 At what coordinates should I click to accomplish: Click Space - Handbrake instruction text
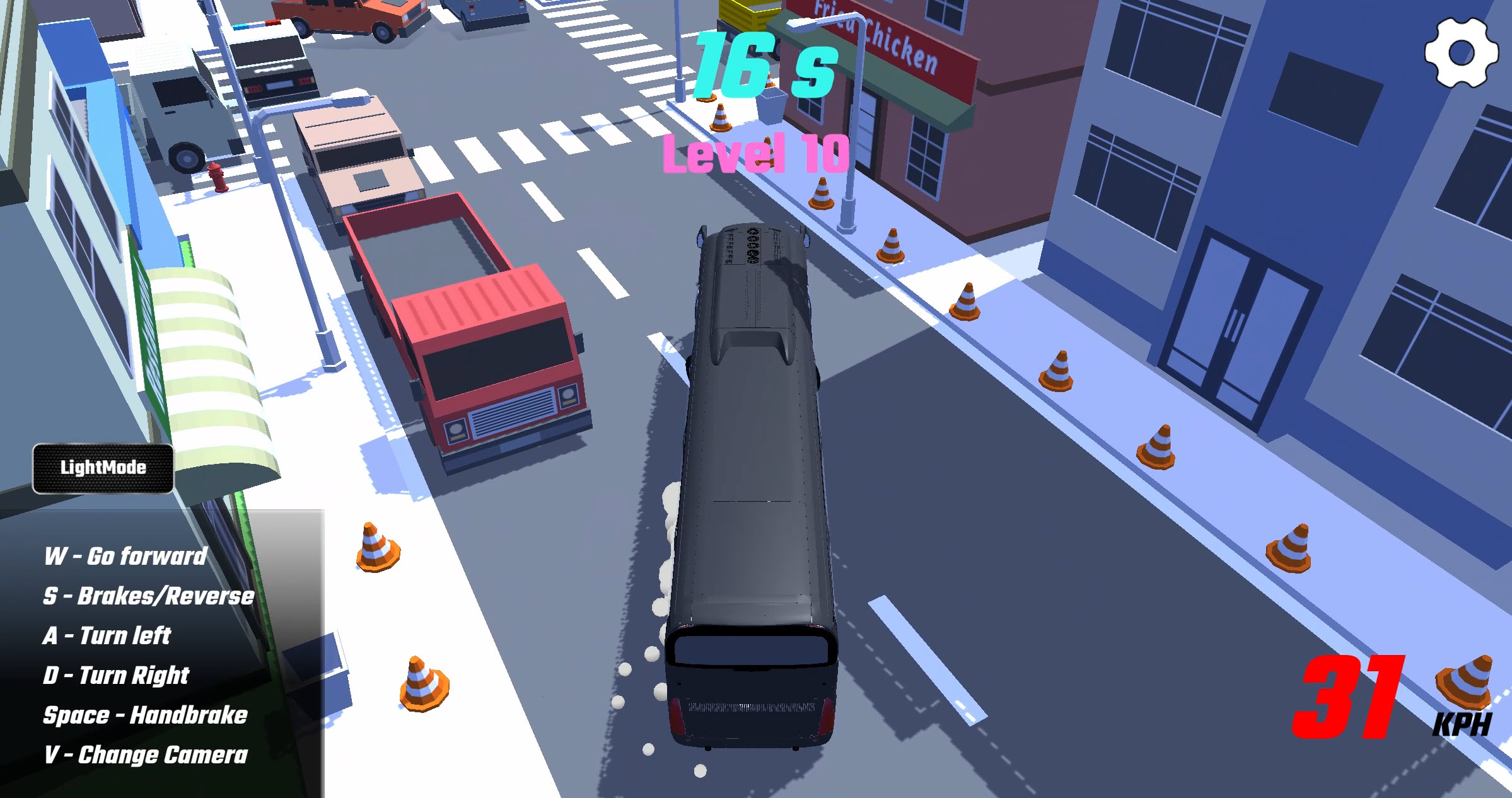(146, 715)
